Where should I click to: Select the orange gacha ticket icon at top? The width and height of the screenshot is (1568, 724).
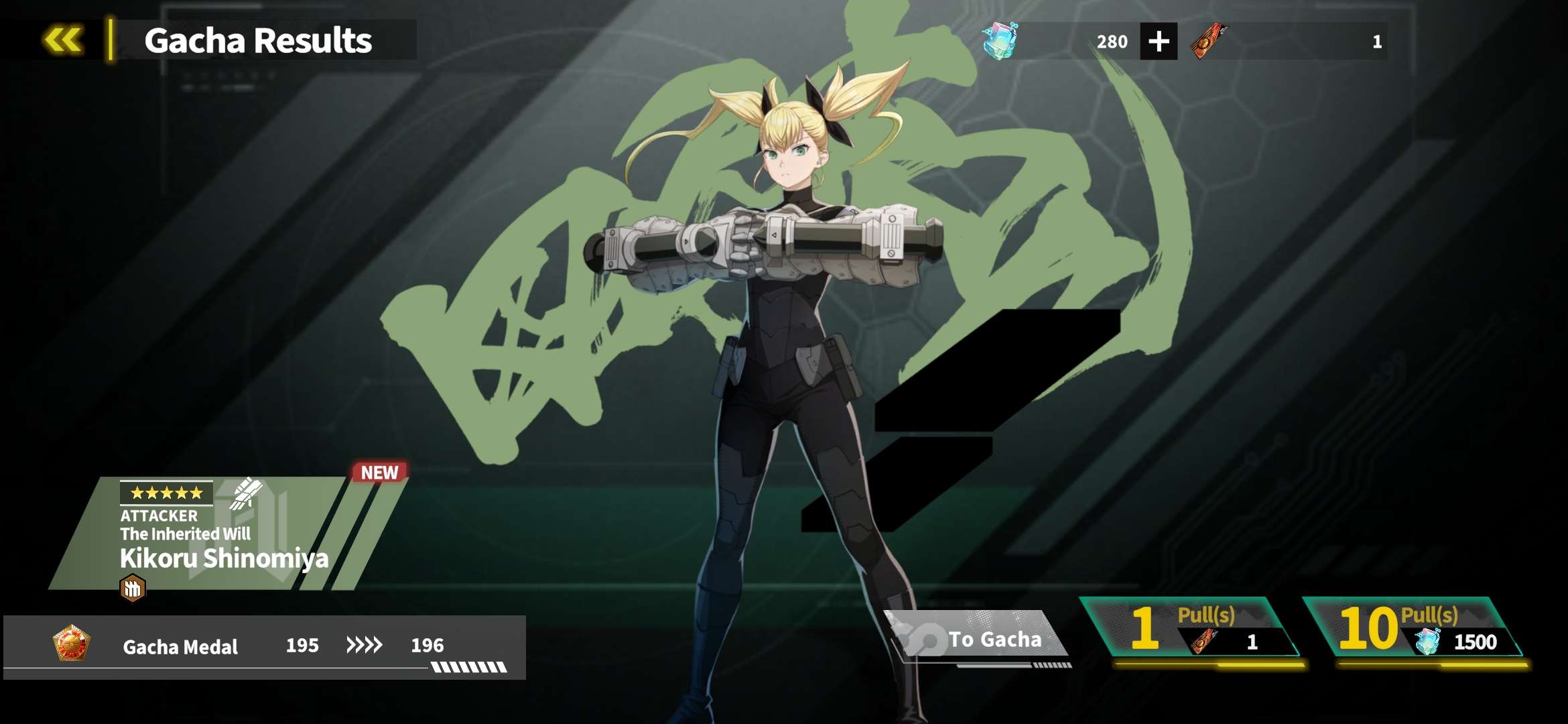[1208, 41]
